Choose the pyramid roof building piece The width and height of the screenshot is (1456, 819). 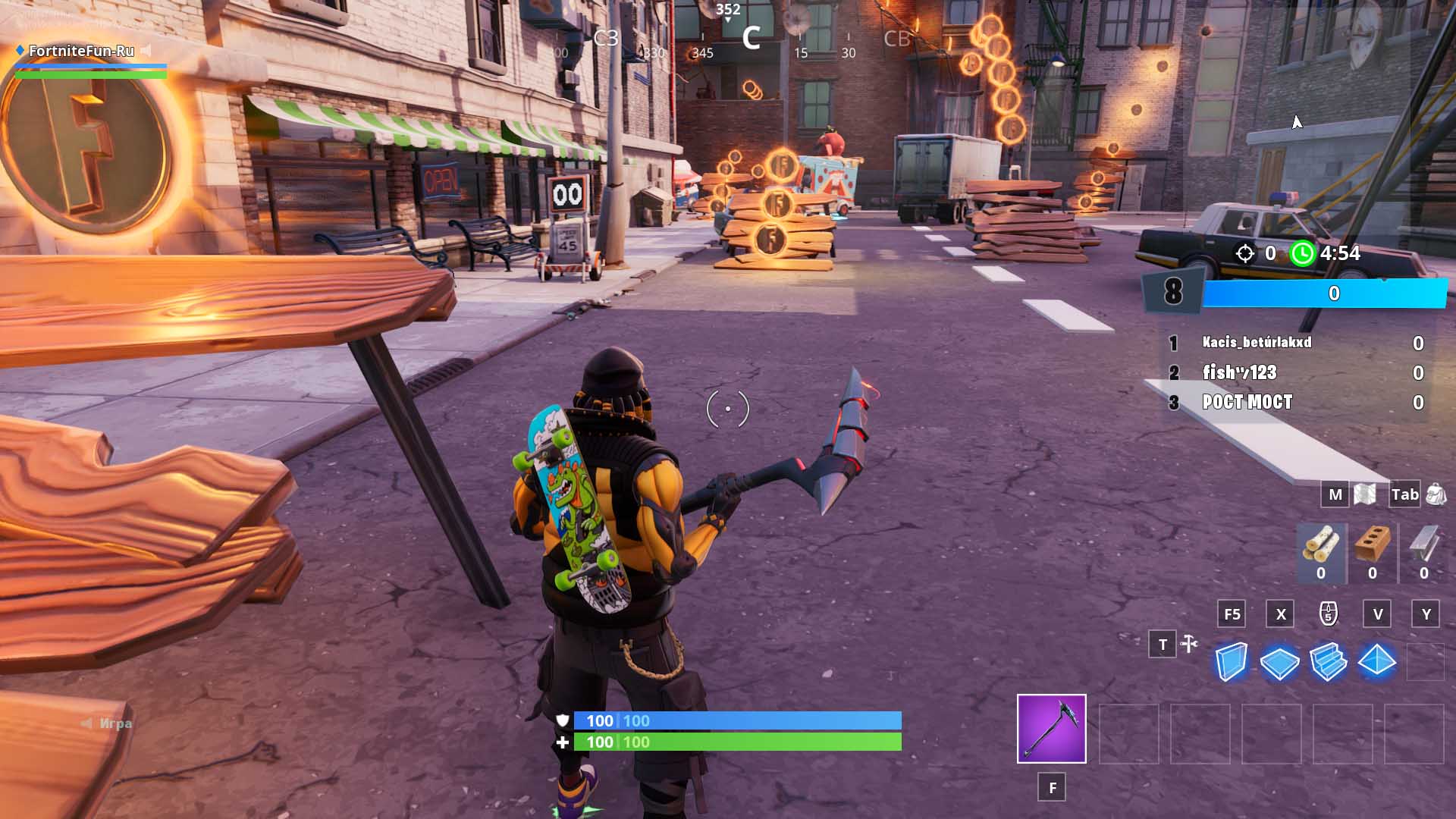[x=1377, y=661]
